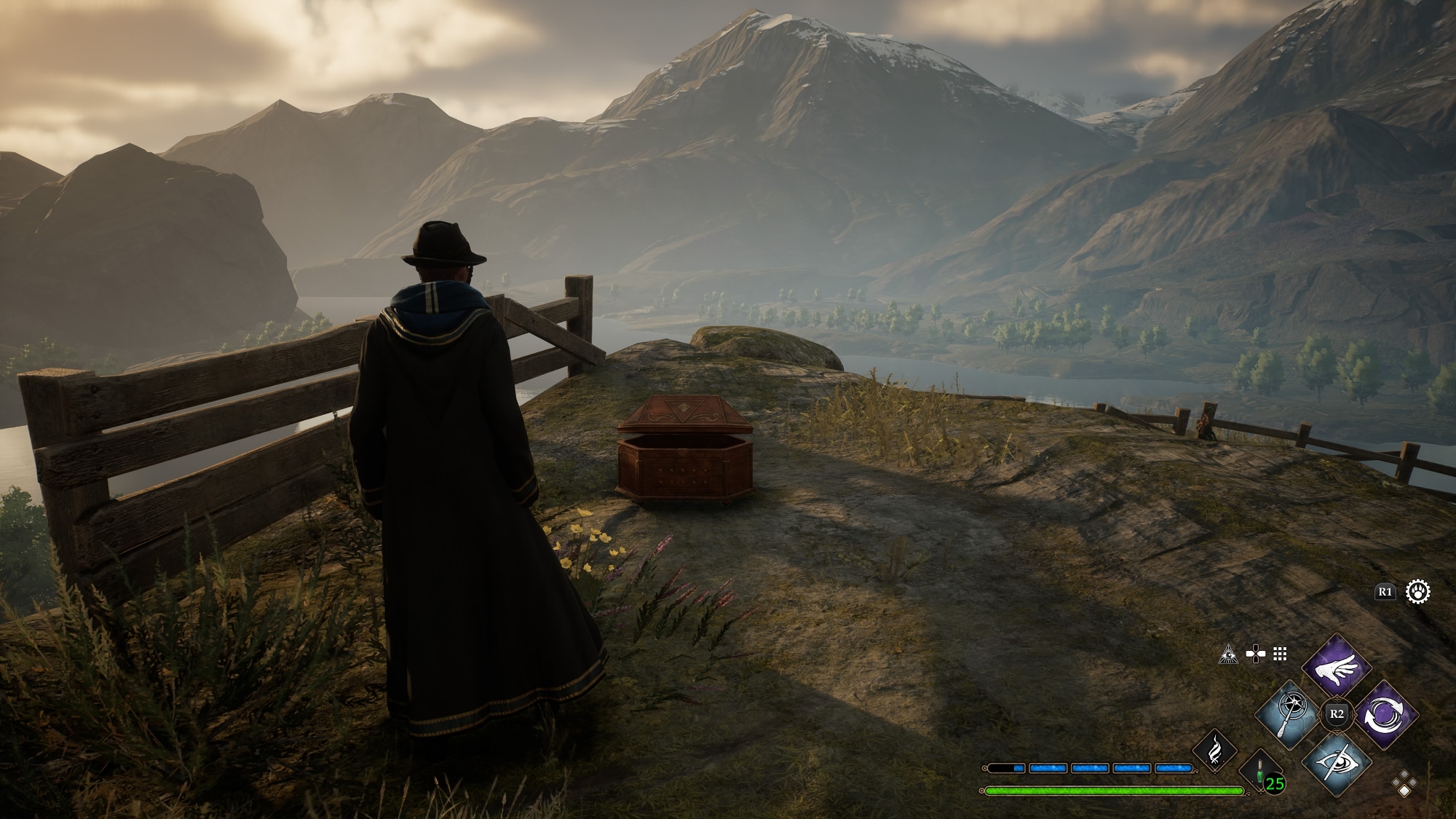This screenshot has width=1456, height=819.
Task: Trigger the ancient magic flame icon
Action: (1214, 750)
